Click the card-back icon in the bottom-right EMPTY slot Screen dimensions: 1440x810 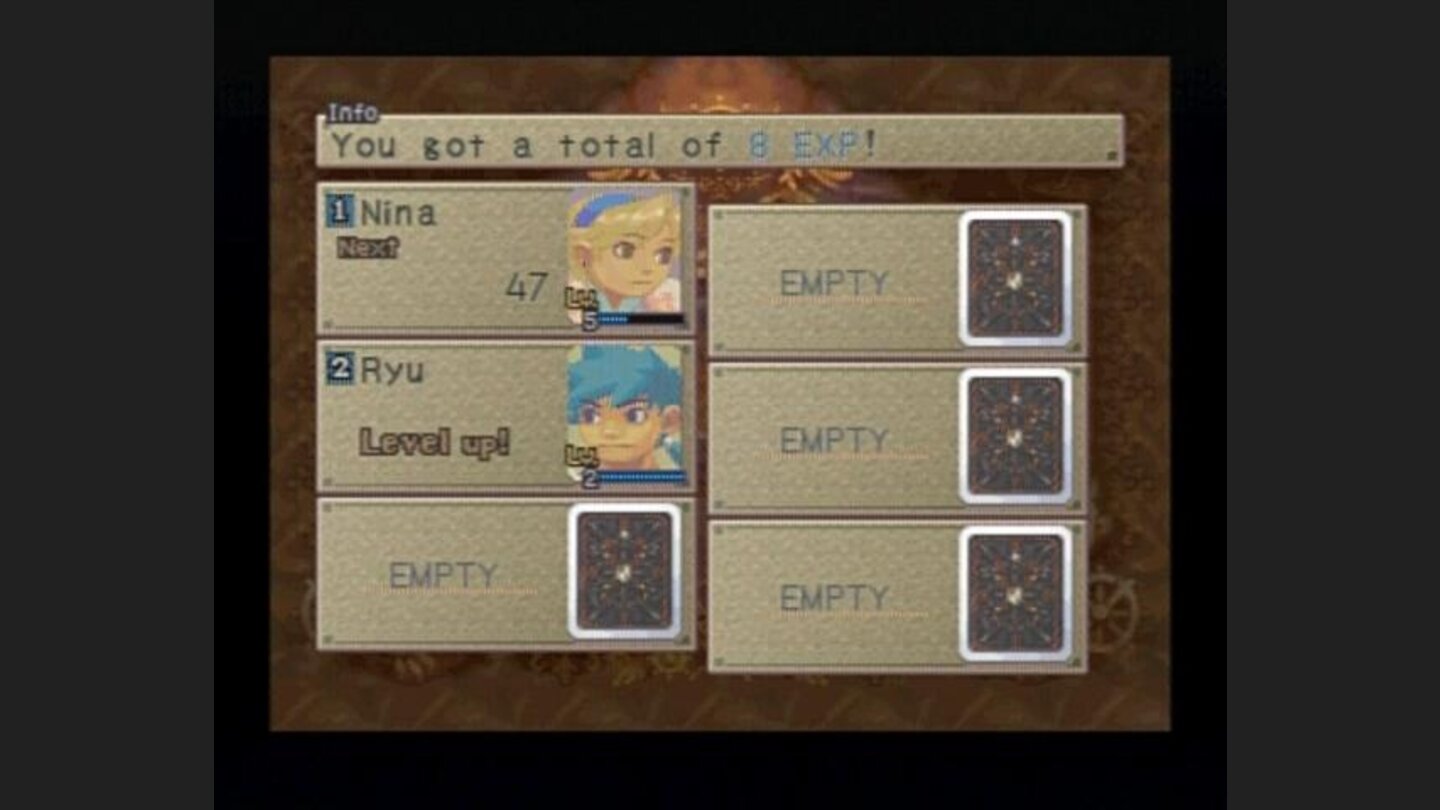[1017, 595]
